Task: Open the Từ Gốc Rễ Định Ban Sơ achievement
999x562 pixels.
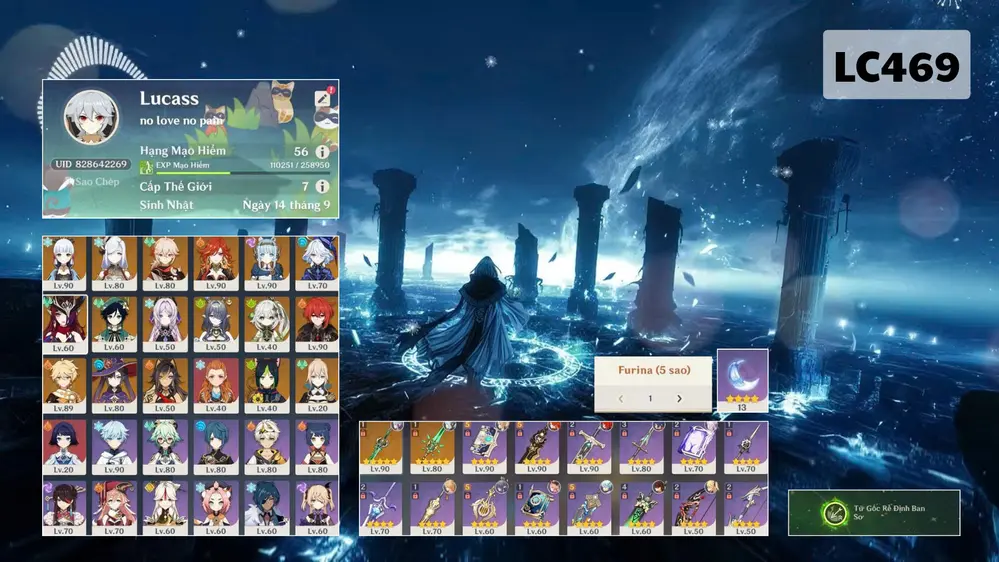Action: click(x=873, y=513)
